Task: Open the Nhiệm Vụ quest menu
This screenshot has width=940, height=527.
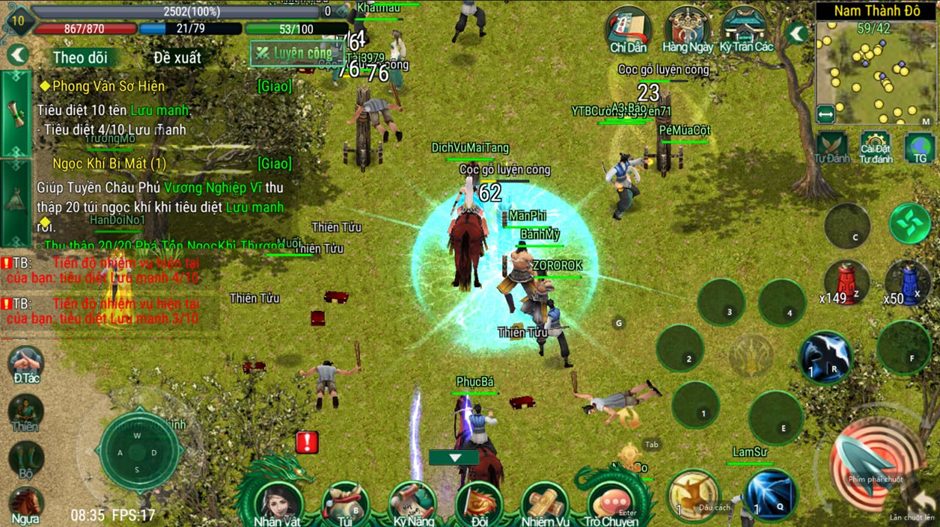Action: coord(545,499)
